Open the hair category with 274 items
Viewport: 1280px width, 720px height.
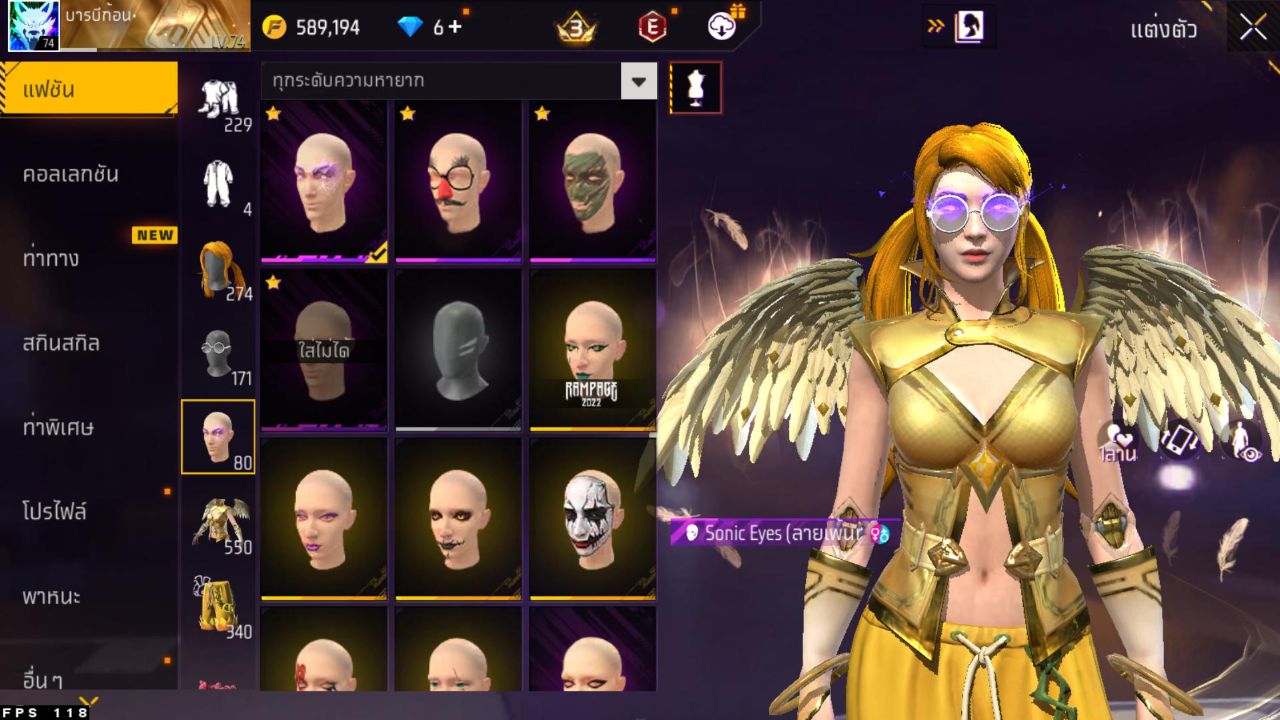[x=218, y=269]
